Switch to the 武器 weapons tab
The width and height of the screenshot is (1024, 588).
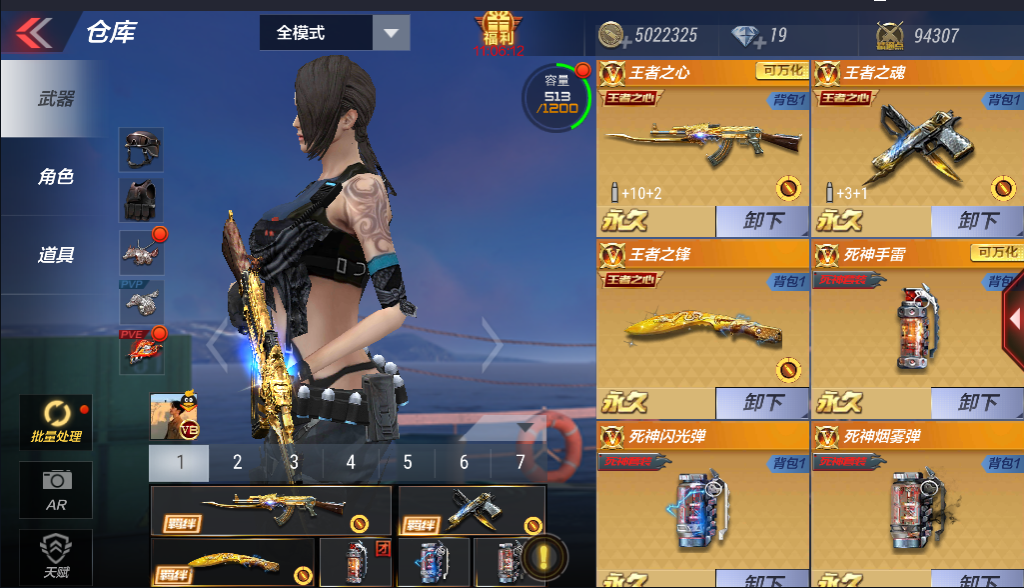pos(56,99)
